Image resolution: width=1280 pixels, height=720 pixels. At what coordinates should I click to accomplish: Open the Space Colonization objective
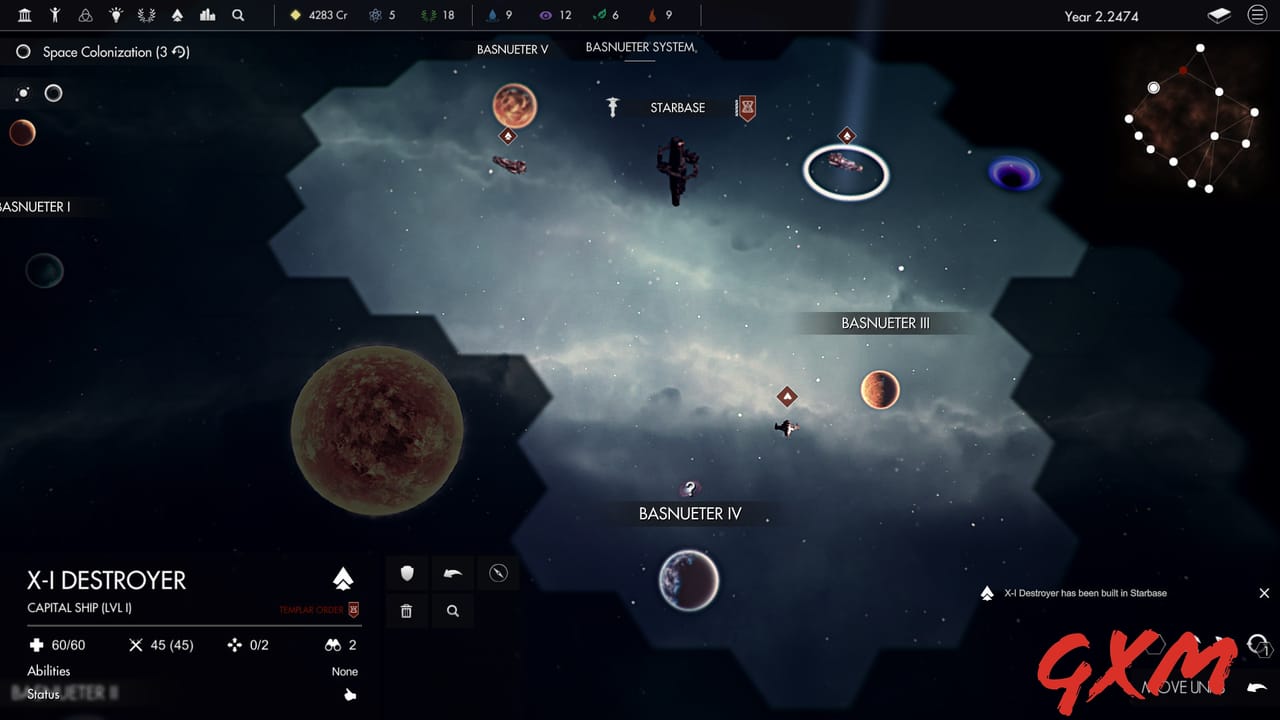pos(108,52)
